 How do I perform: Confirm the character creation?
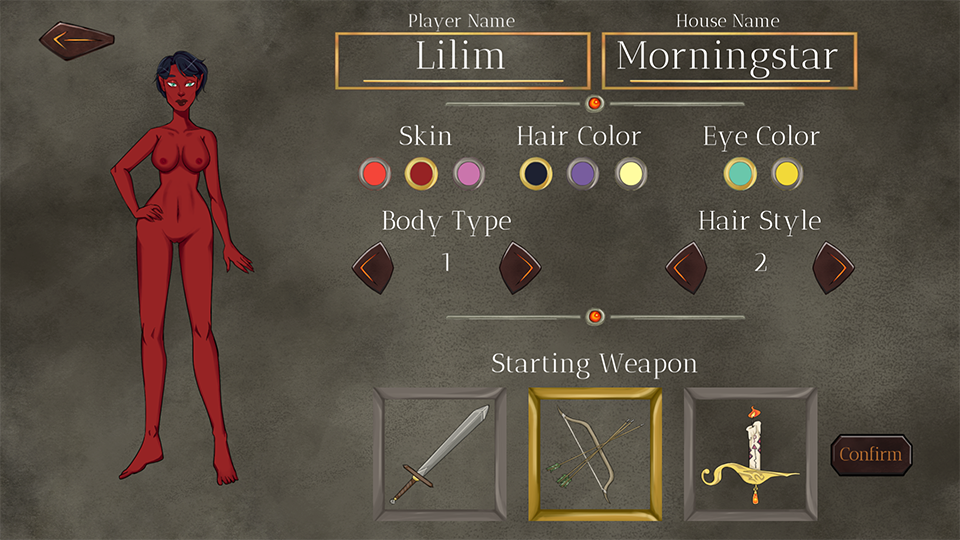(x=871, y=455)
